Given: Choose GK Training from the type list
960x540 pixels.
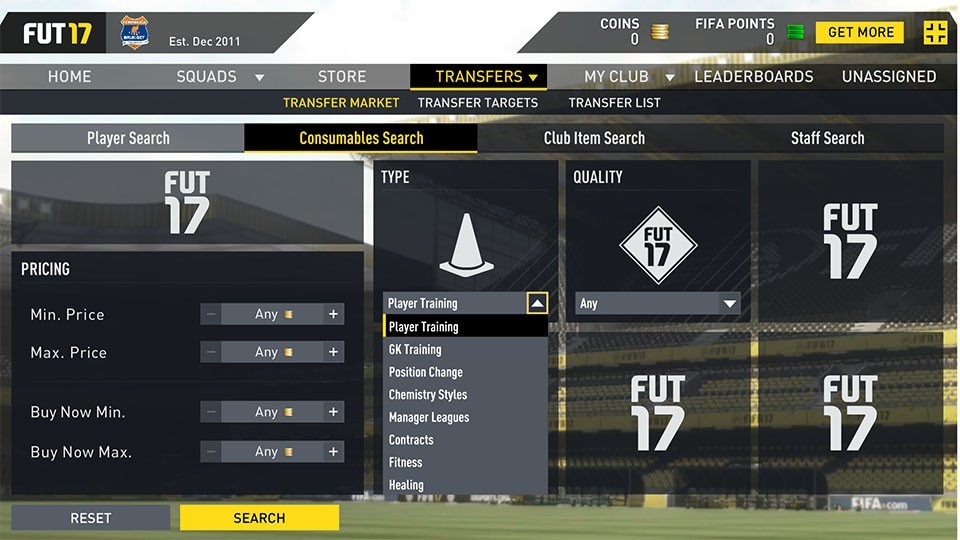Looking at the screenshot, I should [415, 350].
